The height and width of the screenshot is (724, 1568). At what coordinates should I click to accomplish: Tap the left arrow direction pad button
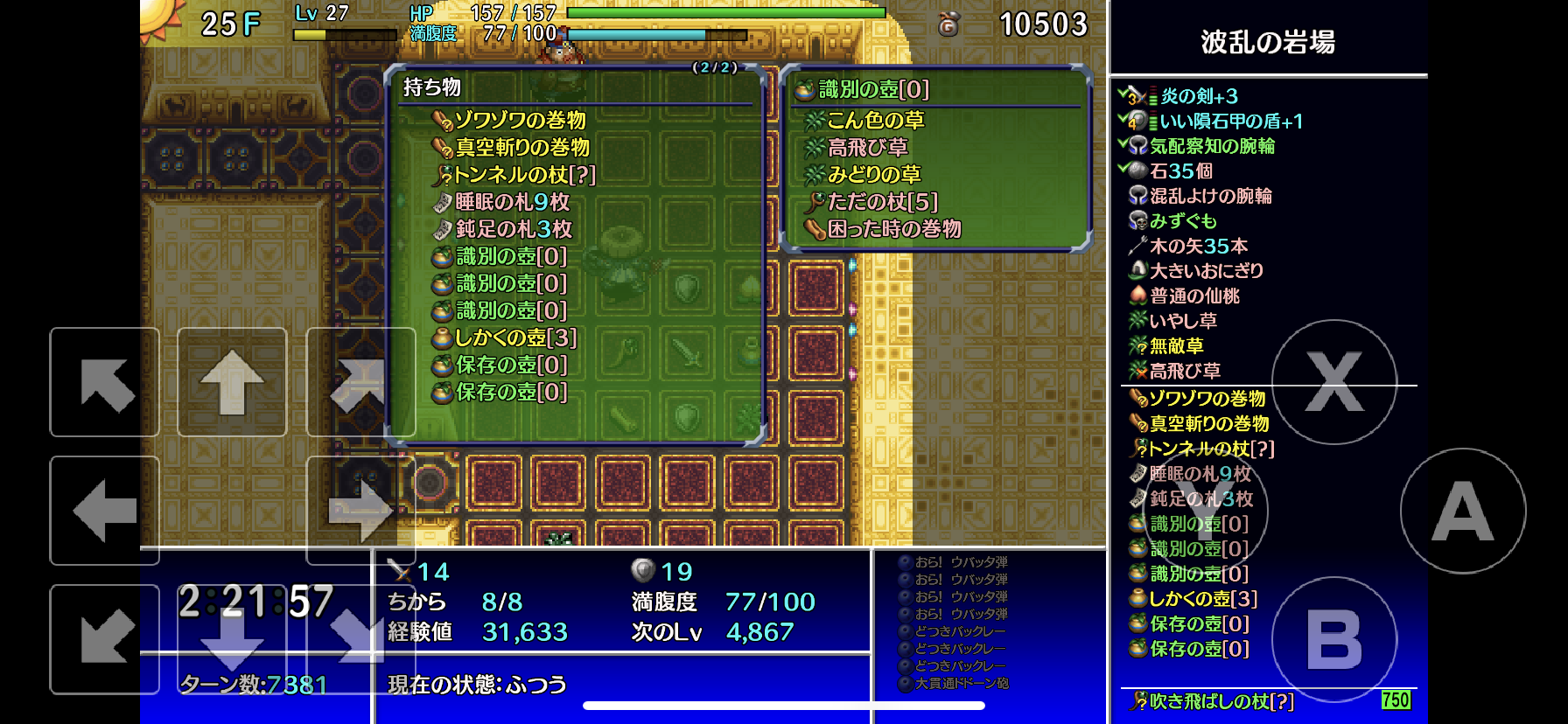(x=104, y=511)
